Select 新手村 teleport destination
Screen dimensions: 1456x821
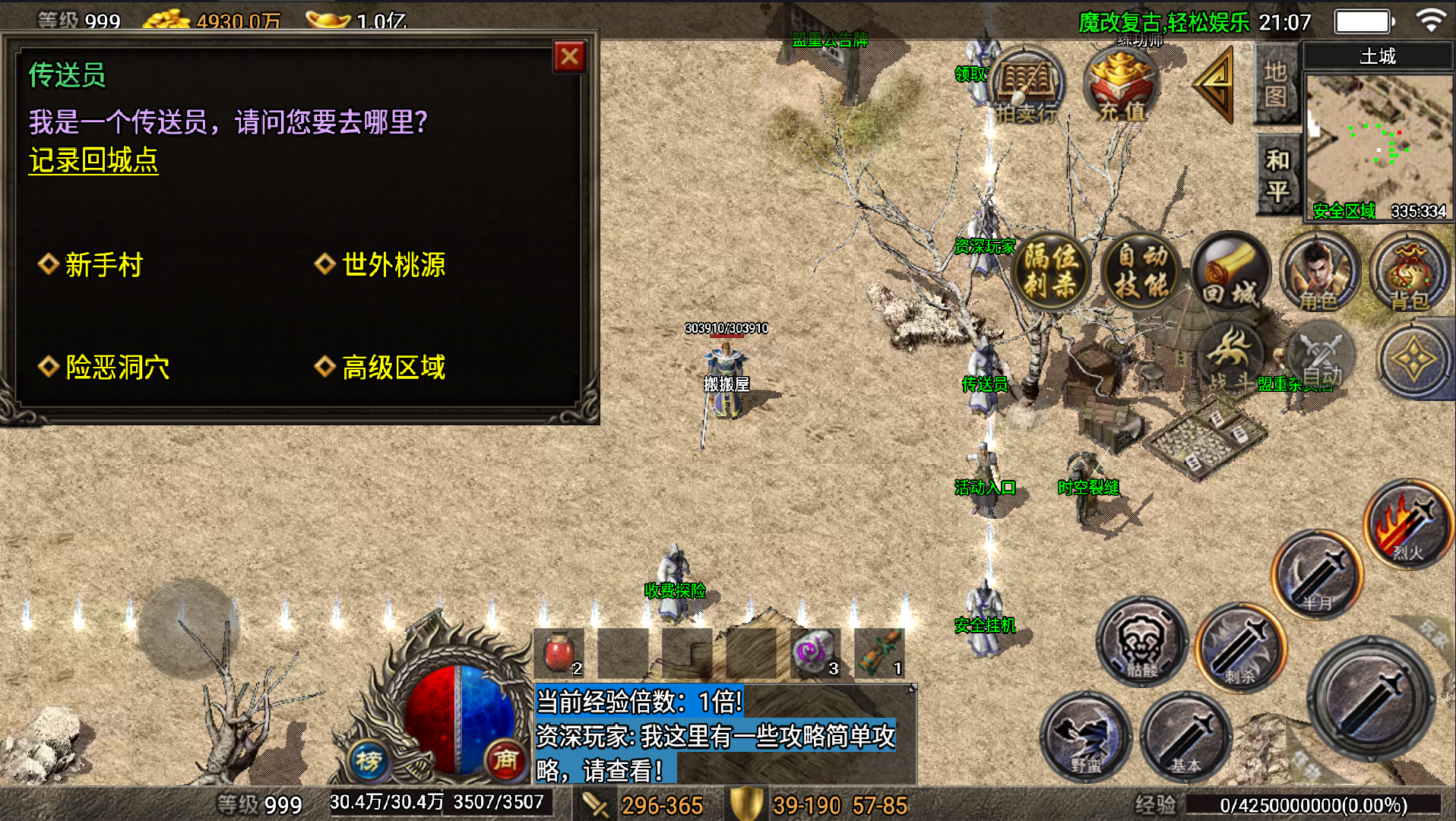pyautogui.click(x=103, y=264)
